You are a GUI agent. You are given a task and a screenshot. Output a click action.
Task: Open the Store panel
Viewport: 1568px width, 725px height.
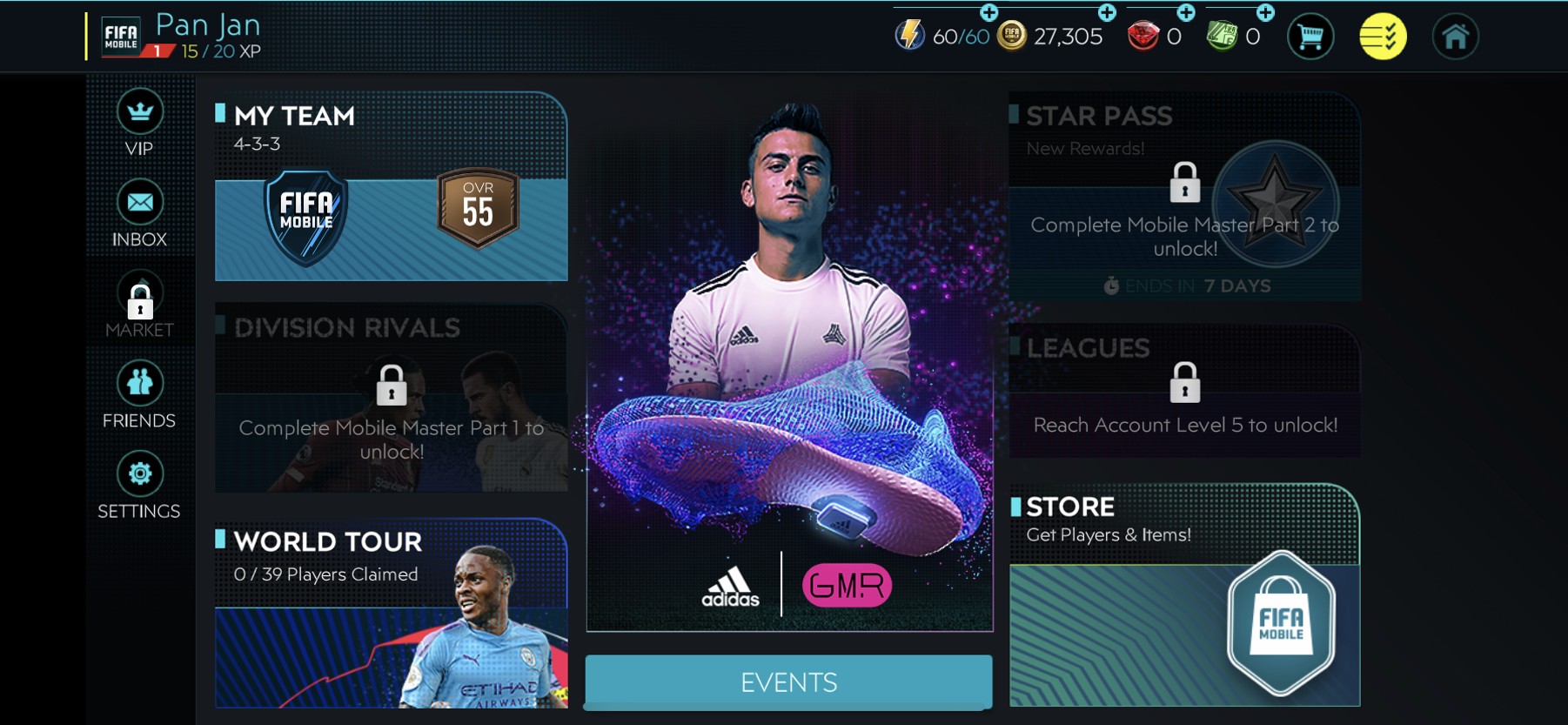click(x=1184, y=594)
